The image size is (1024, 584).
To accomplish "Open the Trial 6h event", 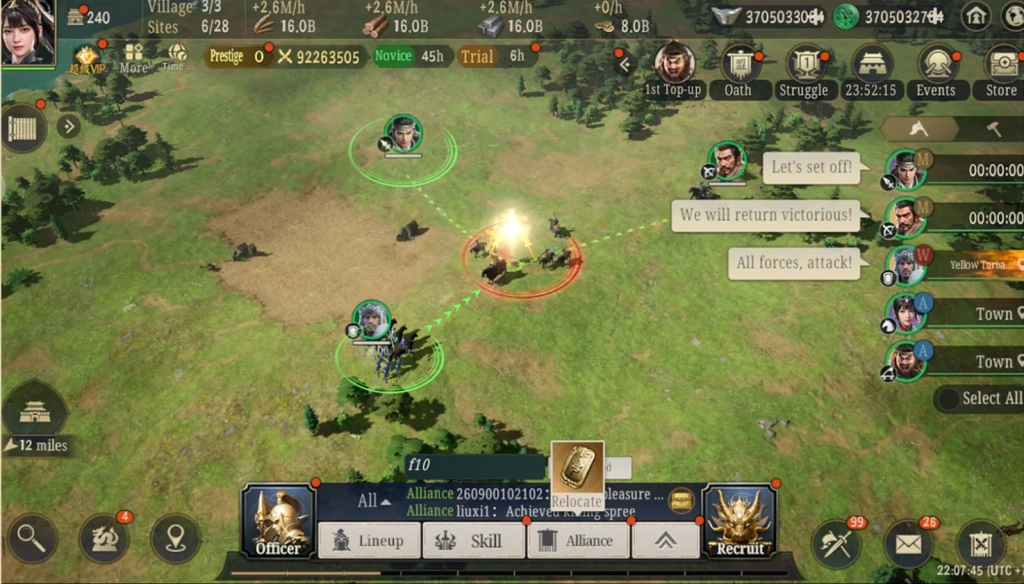I will tap(493, 56).
